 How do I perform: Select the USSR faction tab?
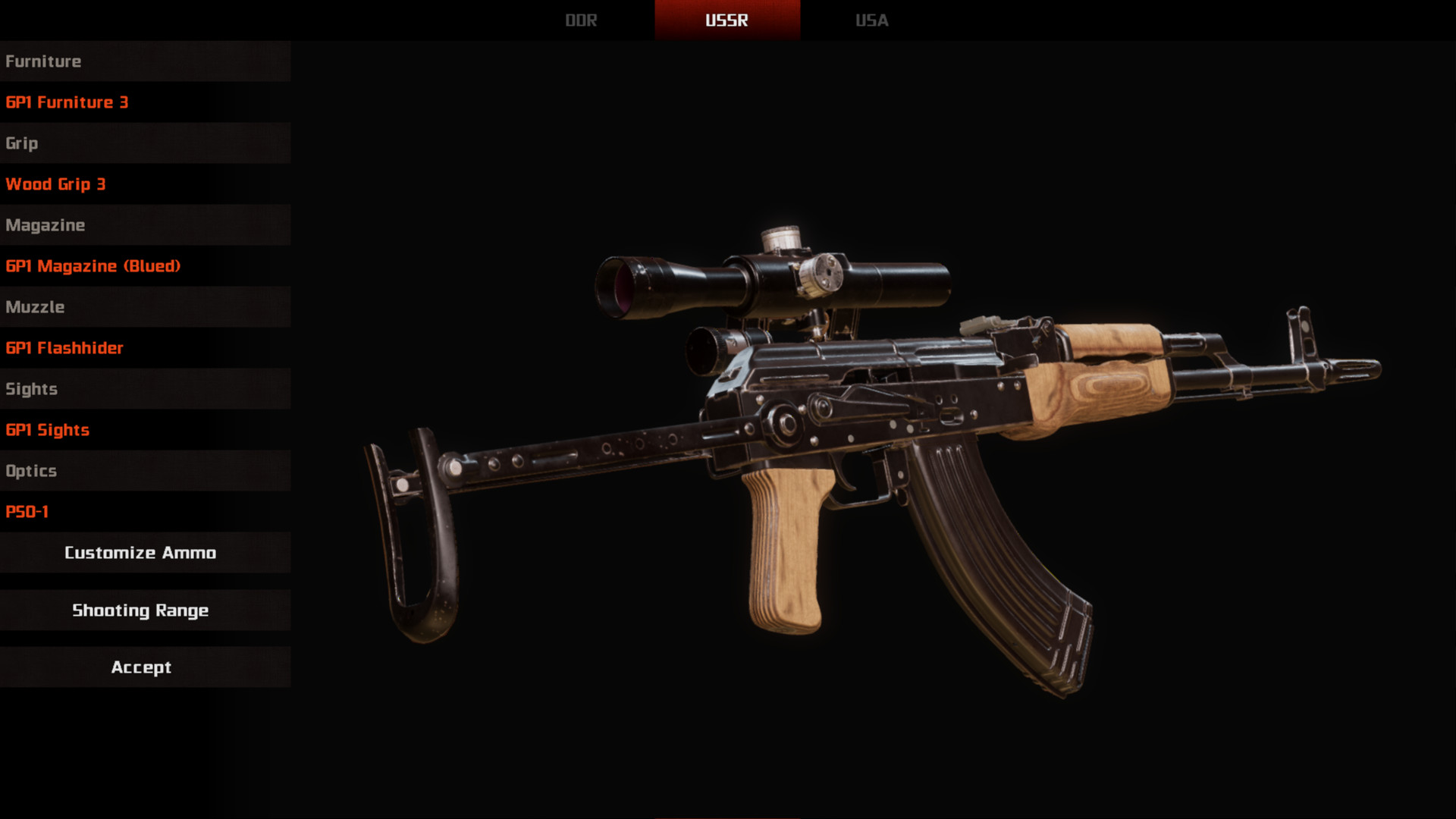pyautogui.click(x=726, y=20)
